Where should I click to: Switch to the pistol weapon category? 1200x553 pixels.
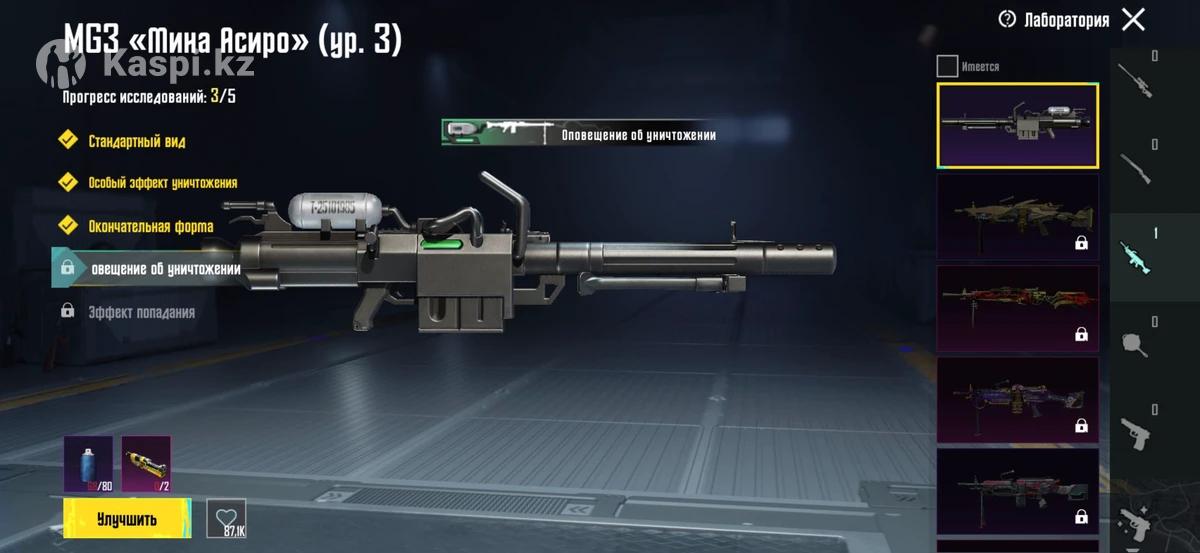click(x=1135, y=431)
